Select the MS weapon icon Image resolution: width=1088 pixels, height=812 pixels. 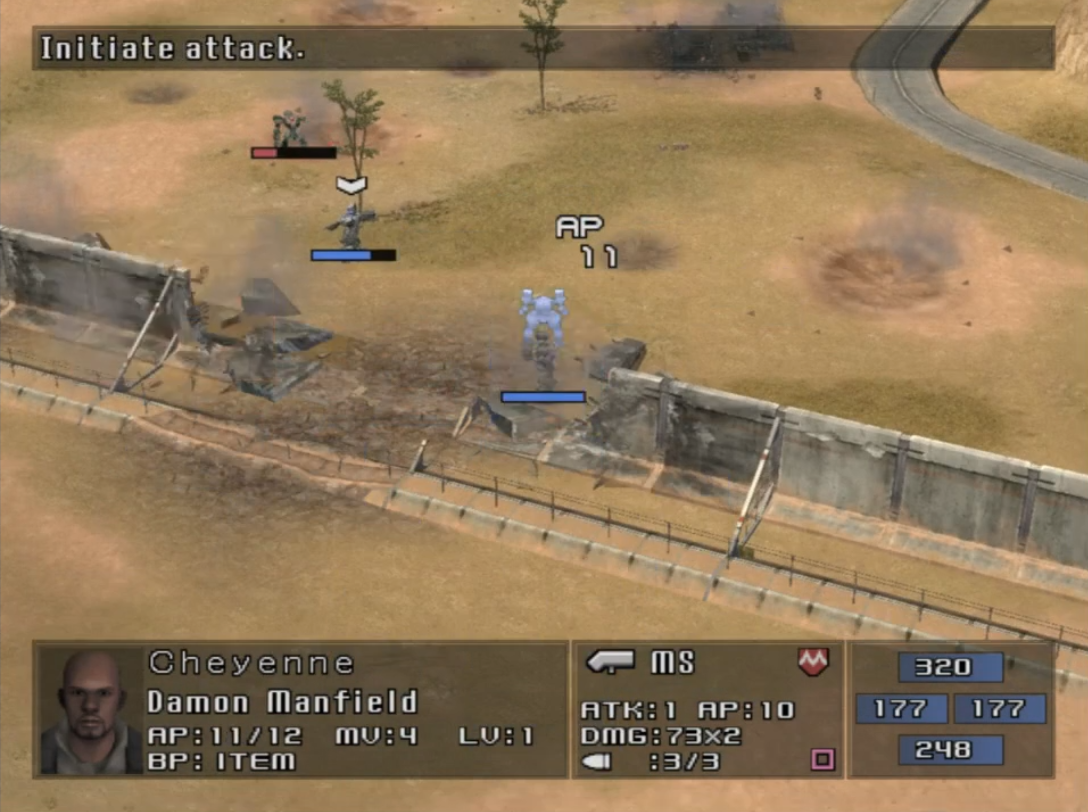(x=610, y=662)
